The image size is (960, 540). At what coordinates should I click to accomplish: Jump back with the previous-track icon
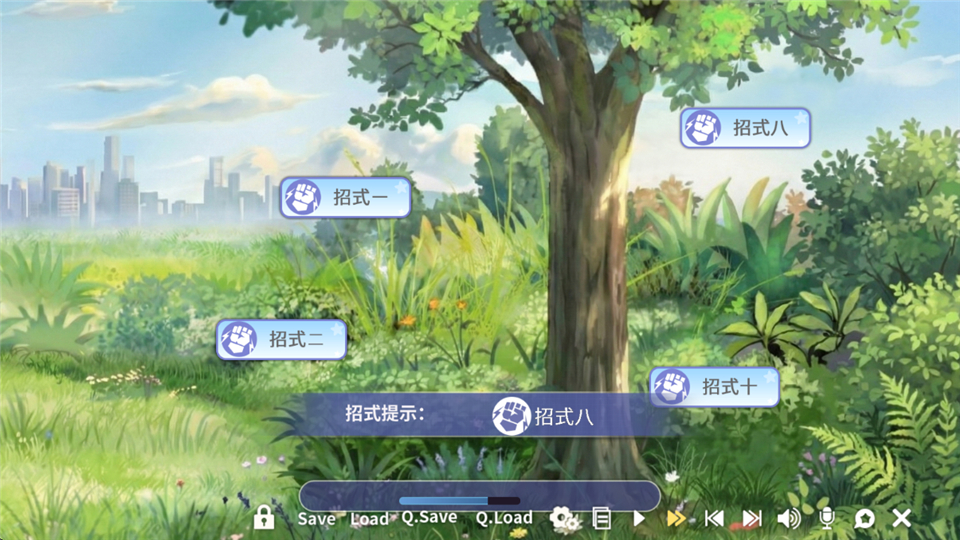714,518
